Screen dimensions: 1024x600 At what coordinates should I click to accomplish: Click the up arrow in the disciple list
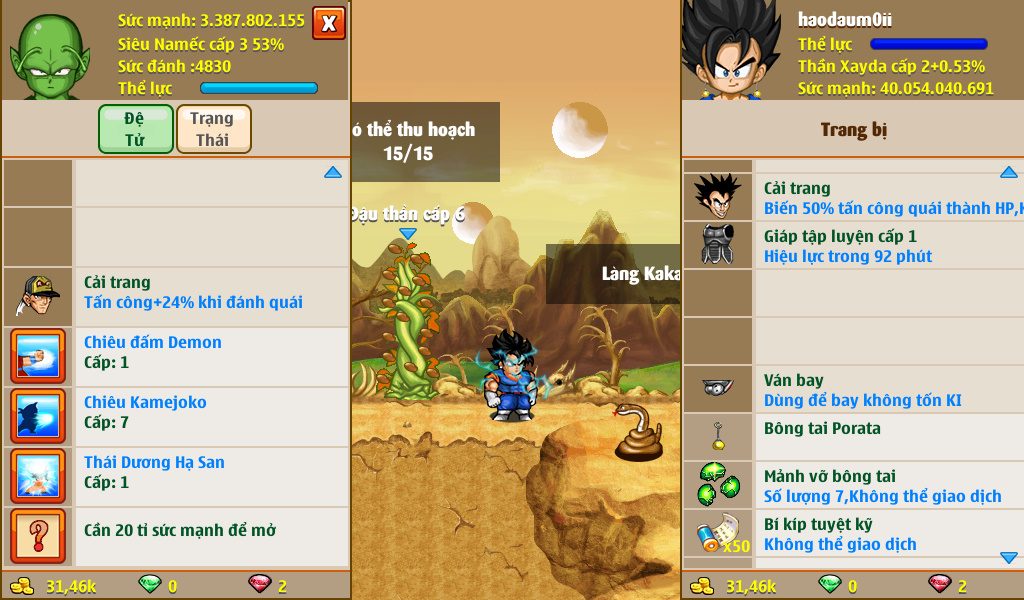(333, 173)
